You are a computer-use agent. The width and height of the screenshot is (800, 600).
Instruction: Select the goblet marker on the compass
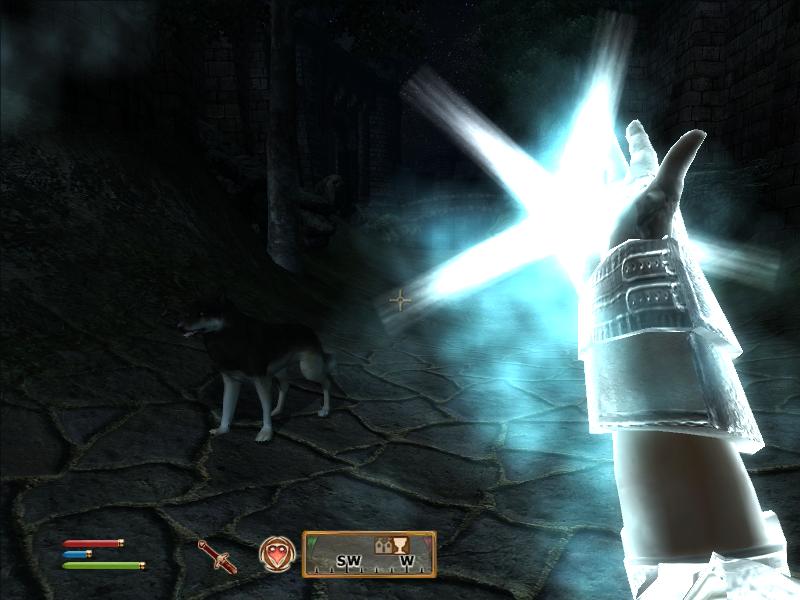(x=401, y=546)
